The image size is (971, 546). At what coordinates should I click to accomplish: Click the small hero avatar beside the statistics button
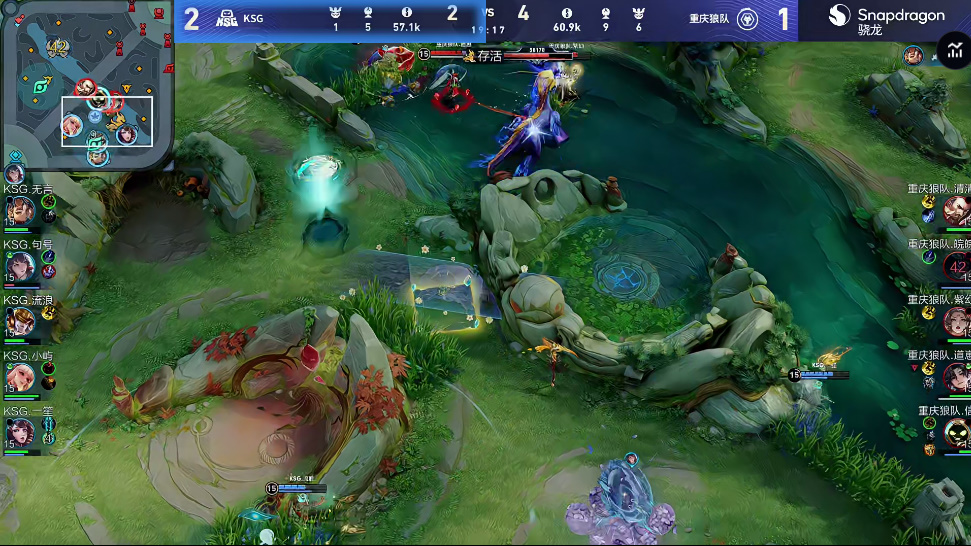point(913,55)
